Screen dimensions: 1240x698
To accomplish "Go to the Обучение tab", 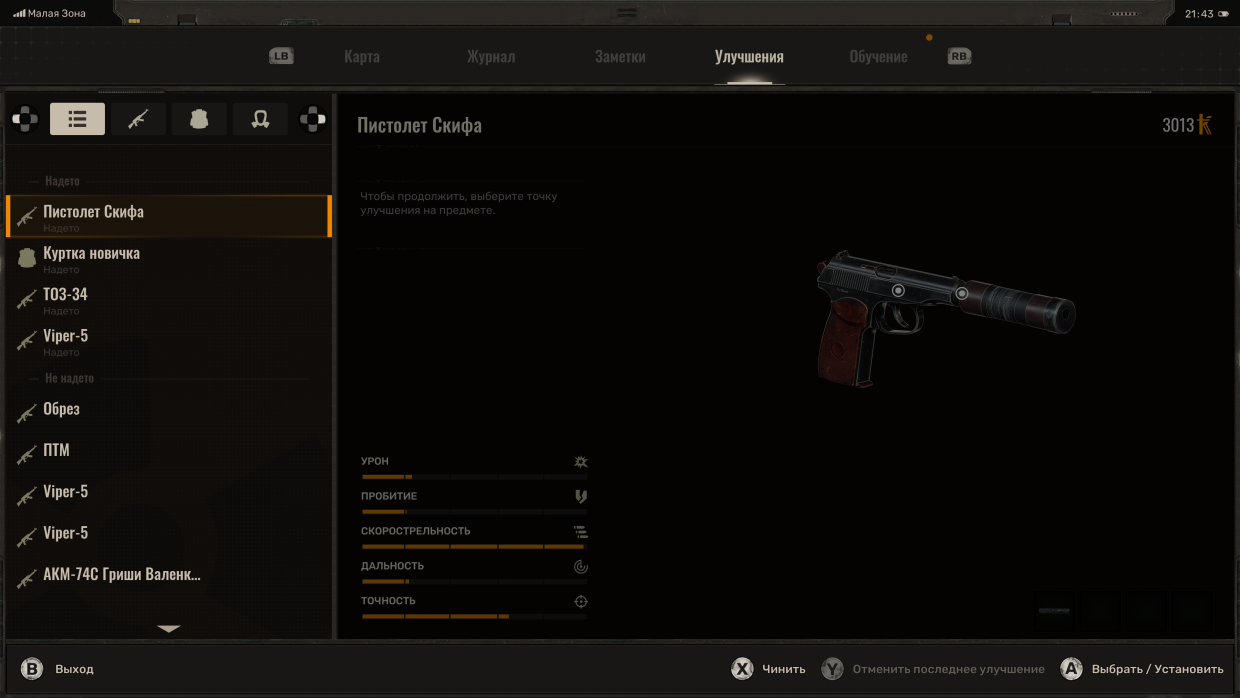I will pyautogui.click(x=878, y=57).
